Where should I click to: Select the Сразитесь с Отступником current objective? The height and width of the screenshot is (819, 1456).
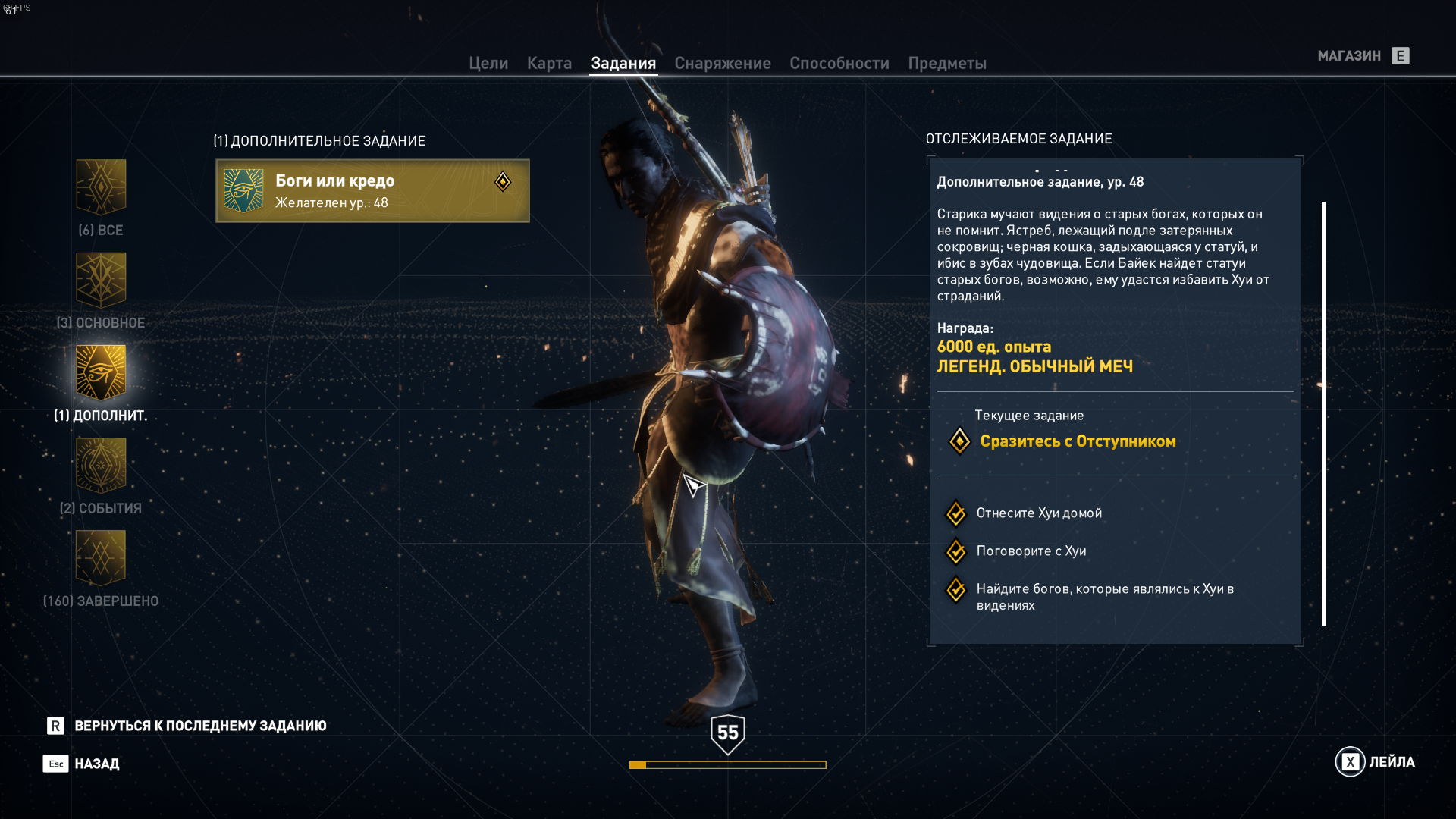point(1077,441)
